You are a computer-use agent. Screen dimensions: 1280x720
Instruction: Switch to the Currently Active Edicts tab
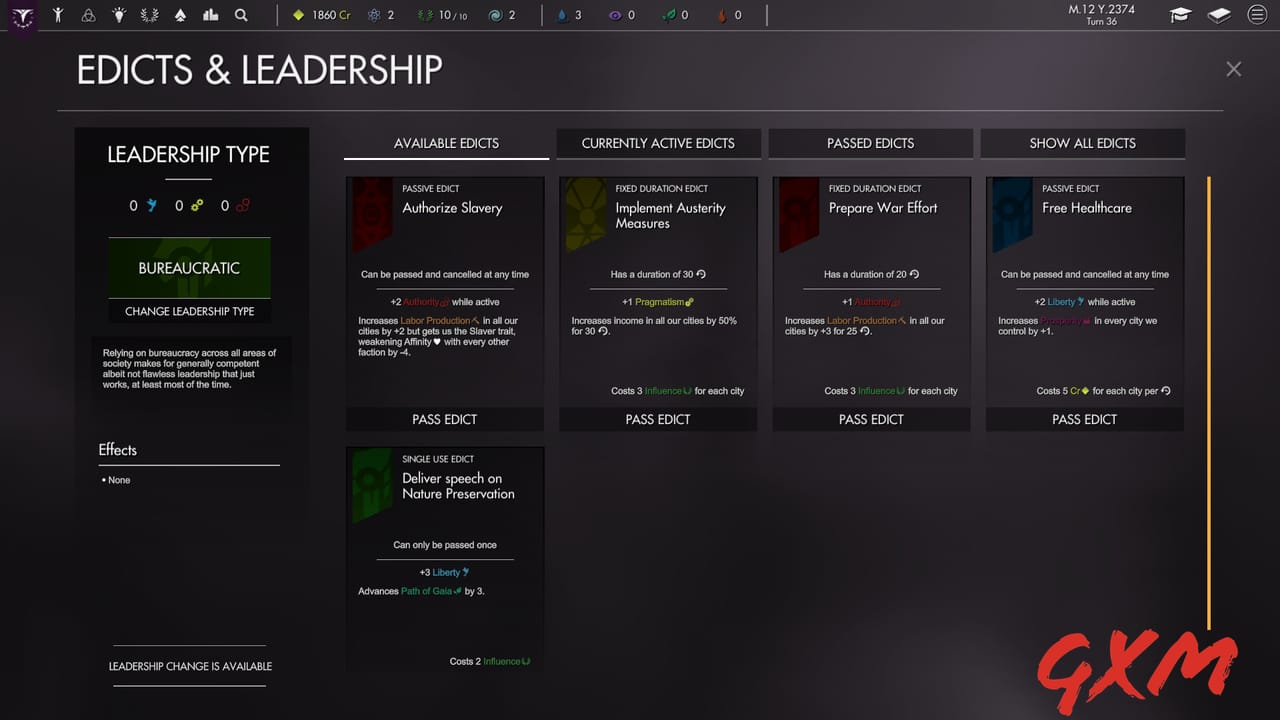point(658,143)
